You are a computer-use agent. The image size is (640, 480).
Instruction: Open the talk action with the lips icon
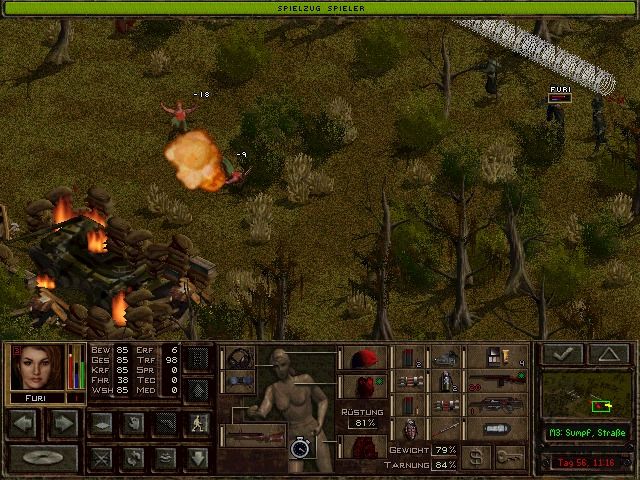coord(166,457)
